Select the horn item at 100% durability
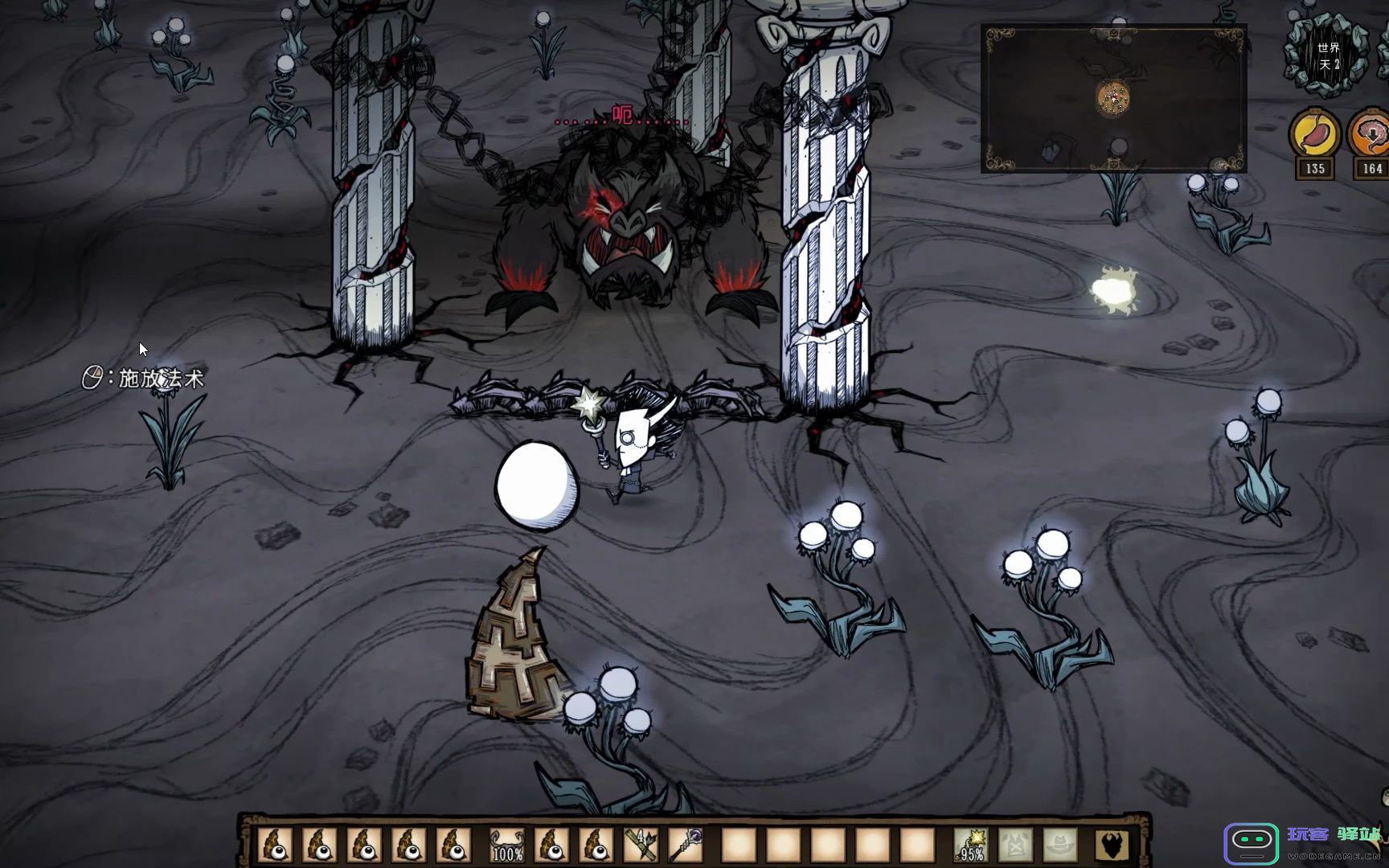 pyautogui.click(x=506, y=845)
